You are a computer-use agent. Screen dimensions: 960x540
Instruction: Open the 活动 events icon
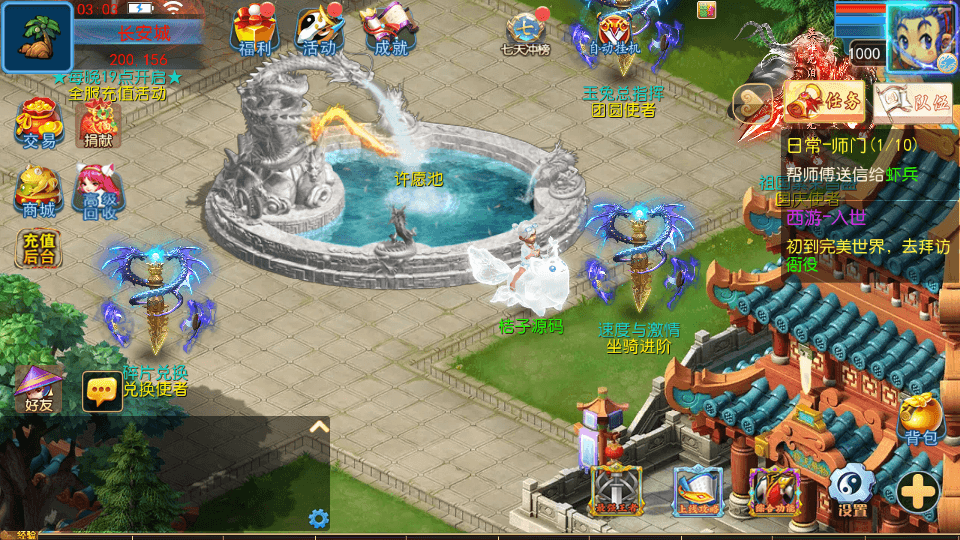click(319, 28)
